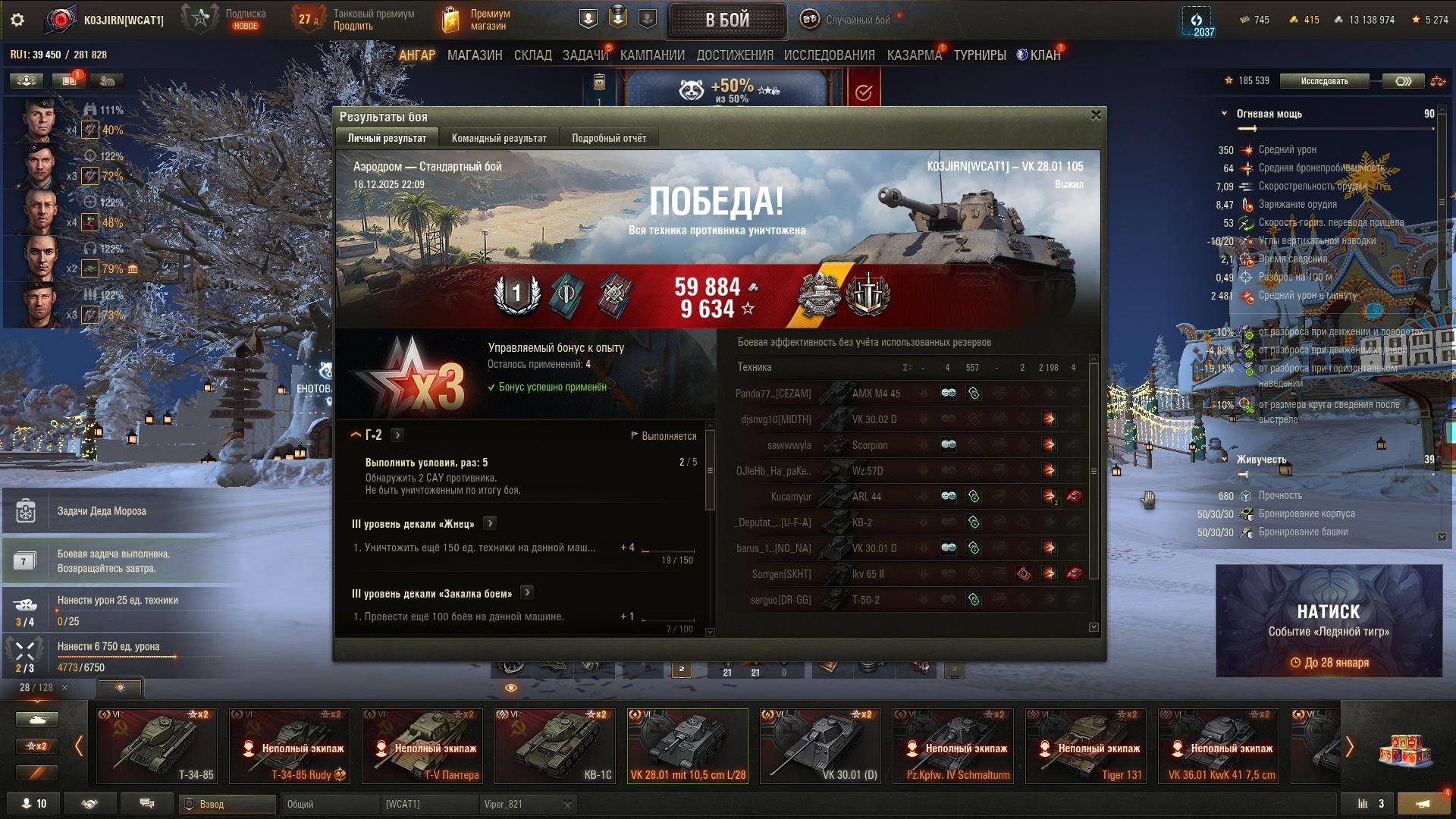This screenshot has height=819, width=1456.
Task: Open the Взвод platoon dropdown
Action: pos(227,804)
